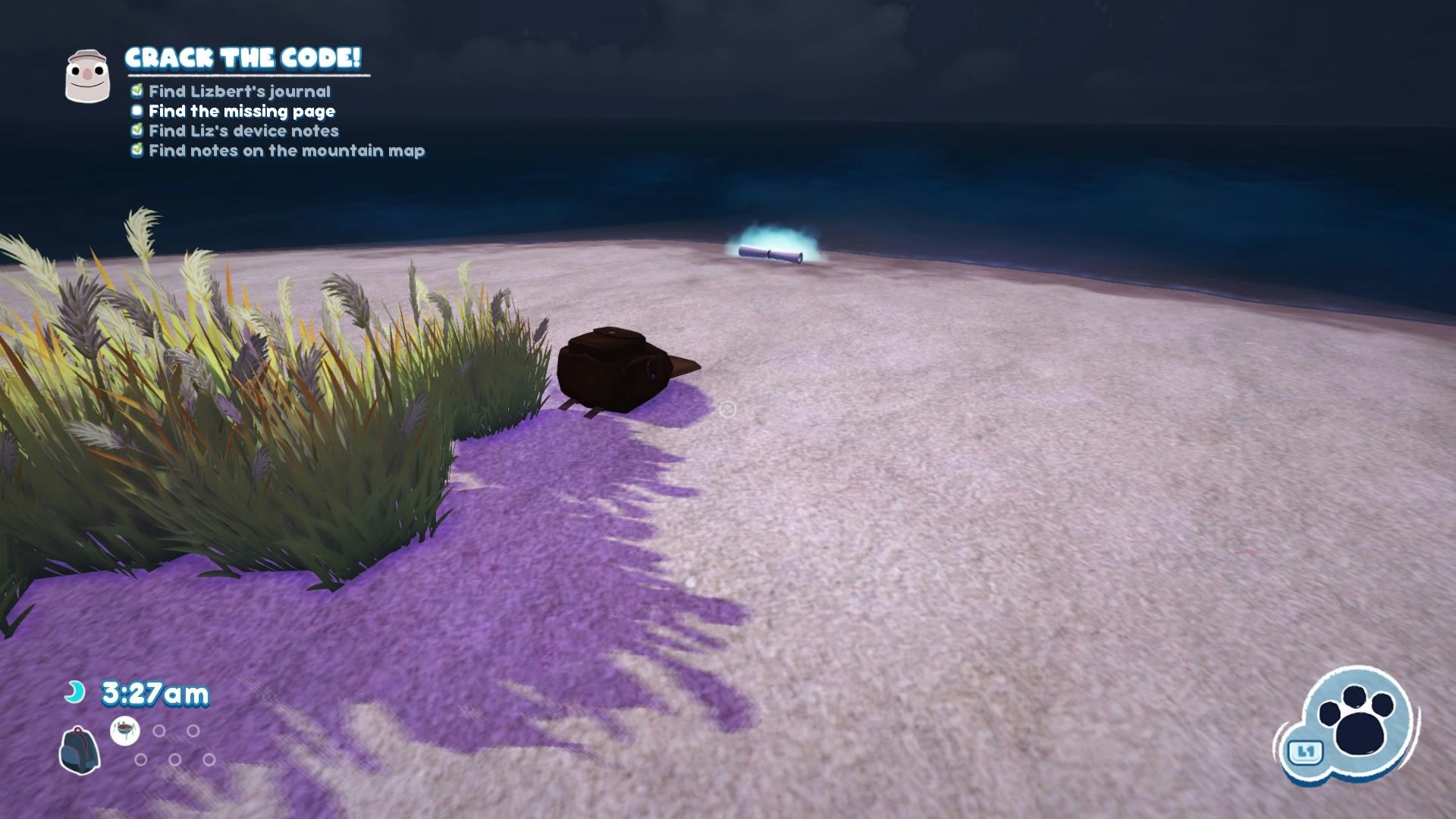
Task: Select the 'Find the missing page' objective
Action: (x=241, y=111)
